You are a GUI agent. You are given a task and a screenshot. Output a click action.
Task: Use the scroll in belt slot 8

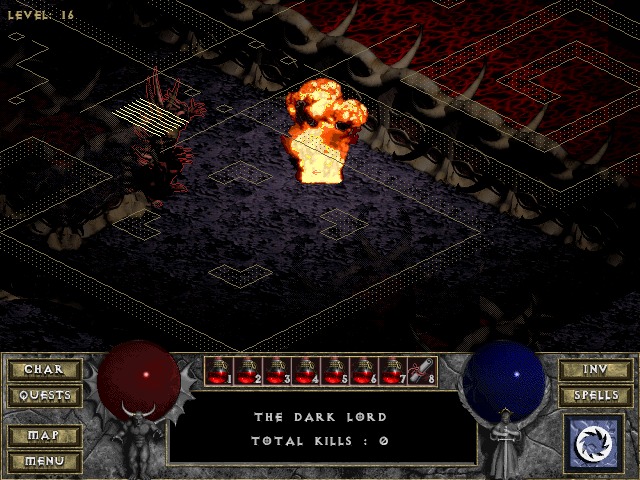tap(421, 371)
